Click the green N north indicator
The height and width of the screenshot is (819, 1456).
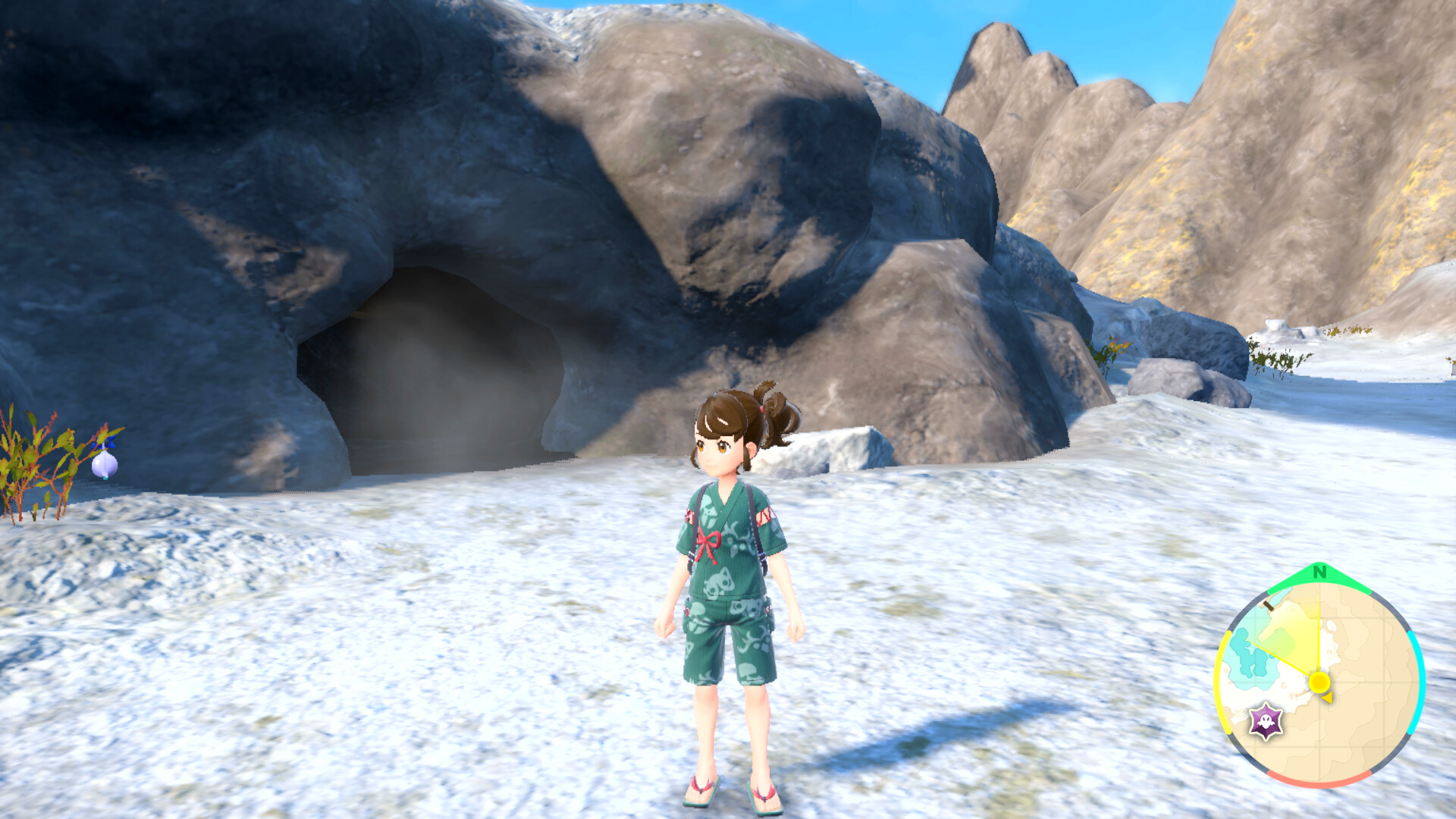tap(1319, 573)
